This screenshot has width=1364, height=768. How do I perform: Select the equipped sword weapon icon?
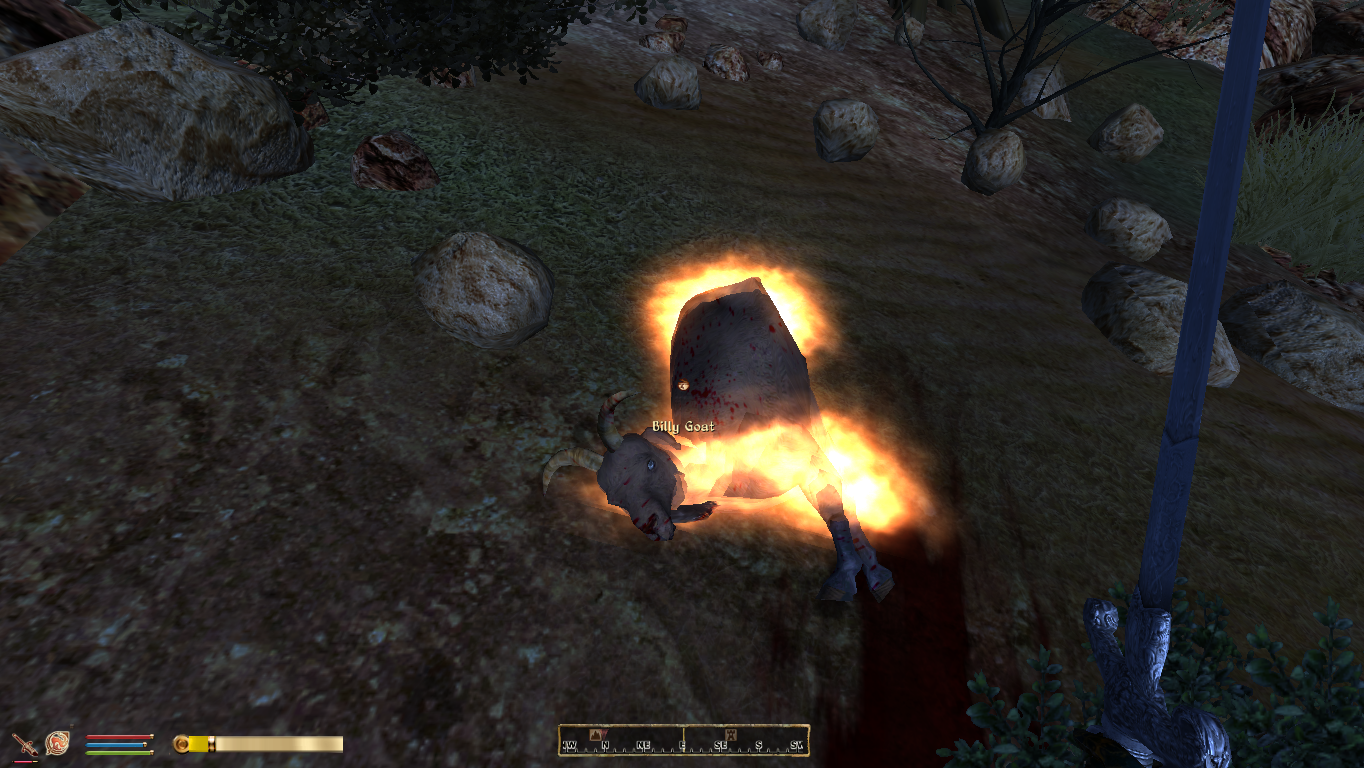24,744
